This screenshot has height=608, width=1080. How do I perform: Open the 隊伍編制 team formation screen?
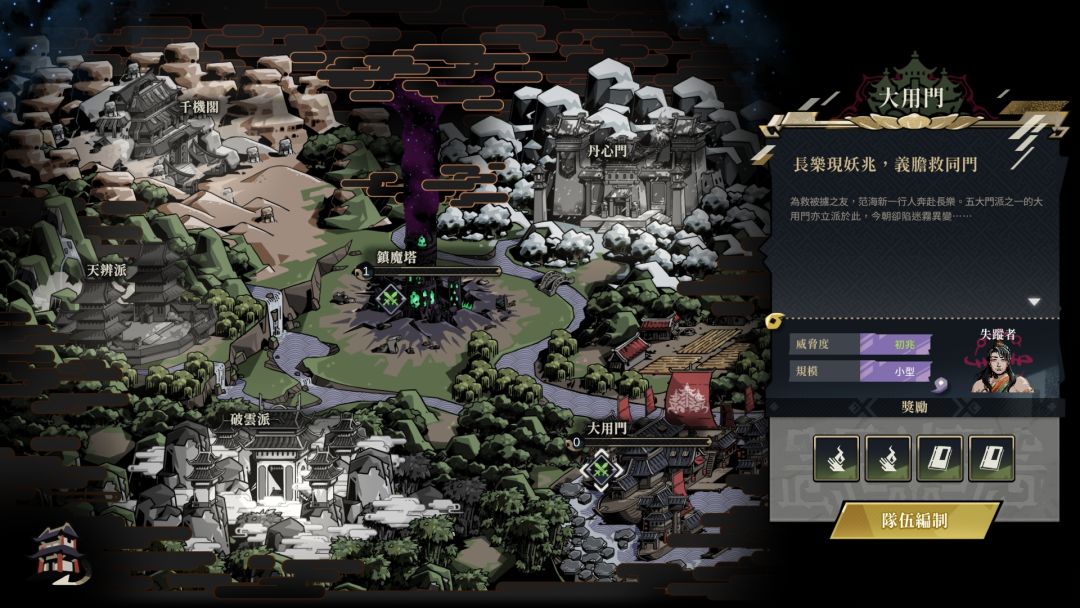click(x=914, y=521)
